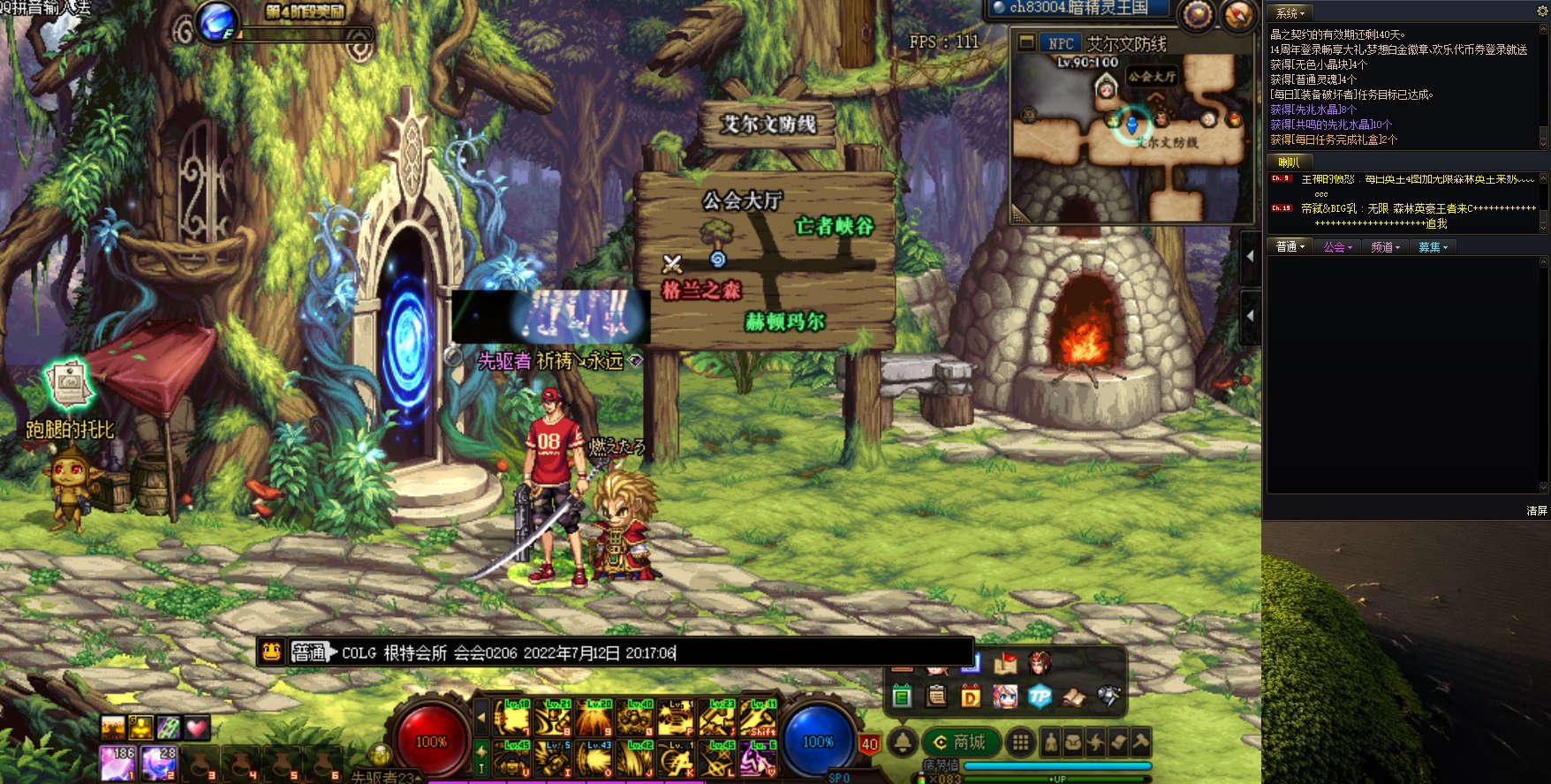Screen dimensions: 1551x784
Task: Select the 公会 chat channel tab
Action: (x=1337, y=247)
